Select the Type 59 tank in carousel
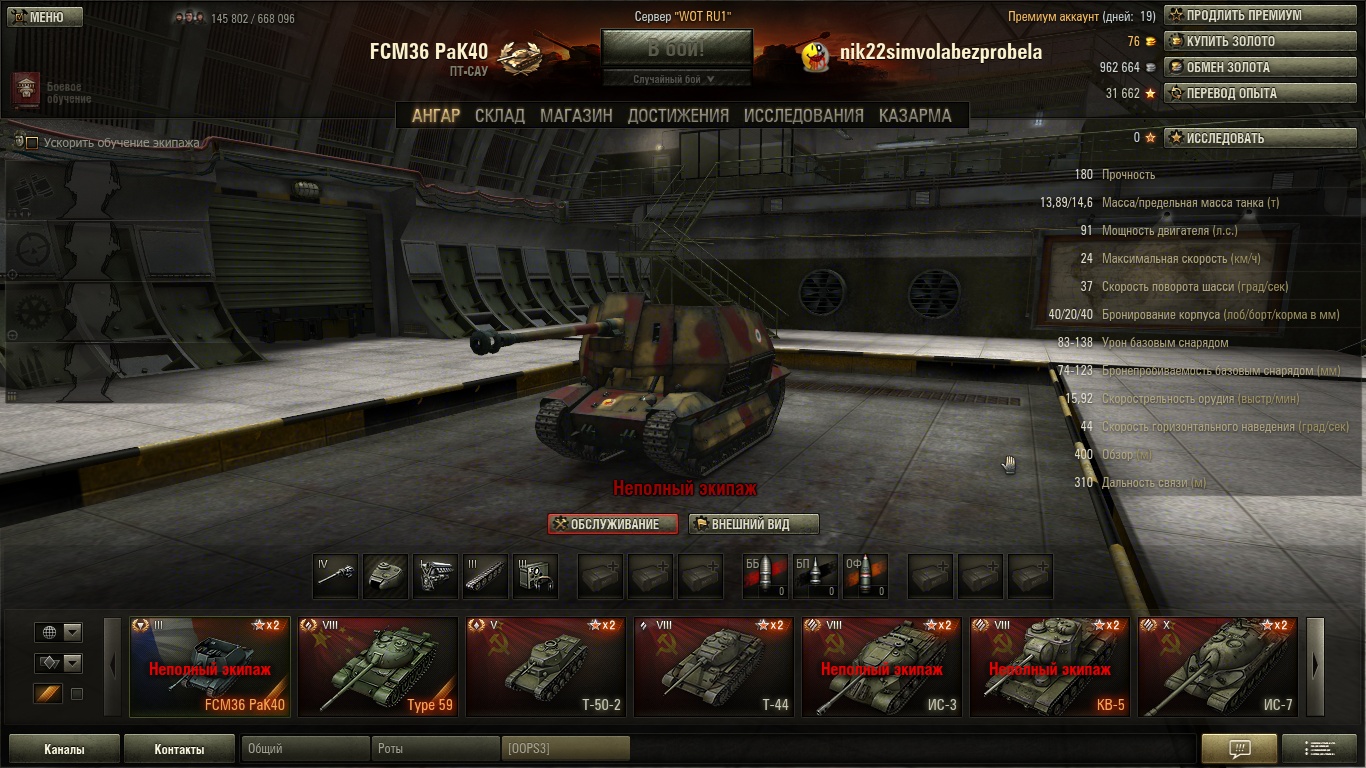 pyautogui.click(x=378, y=667)
